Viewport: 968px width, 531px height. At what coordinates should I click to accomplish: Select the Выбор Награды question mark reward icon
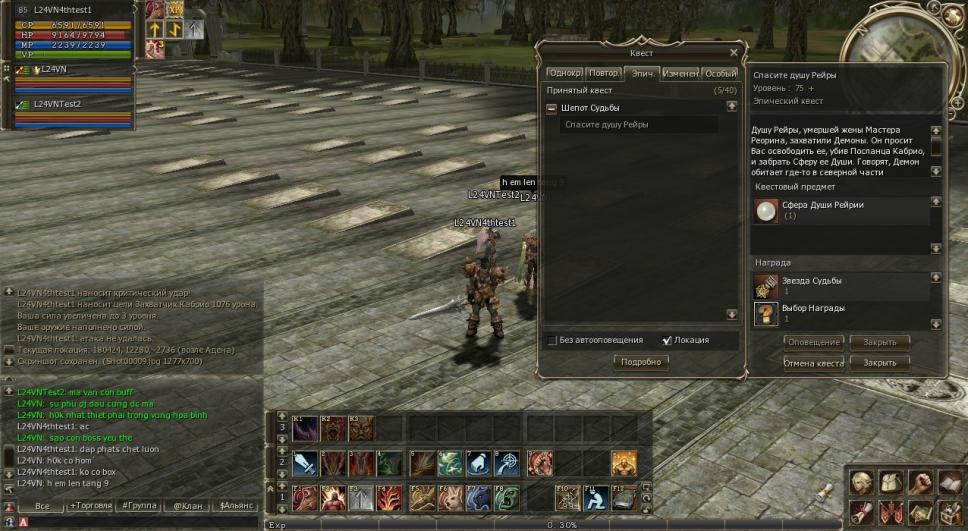pos(766,314)
